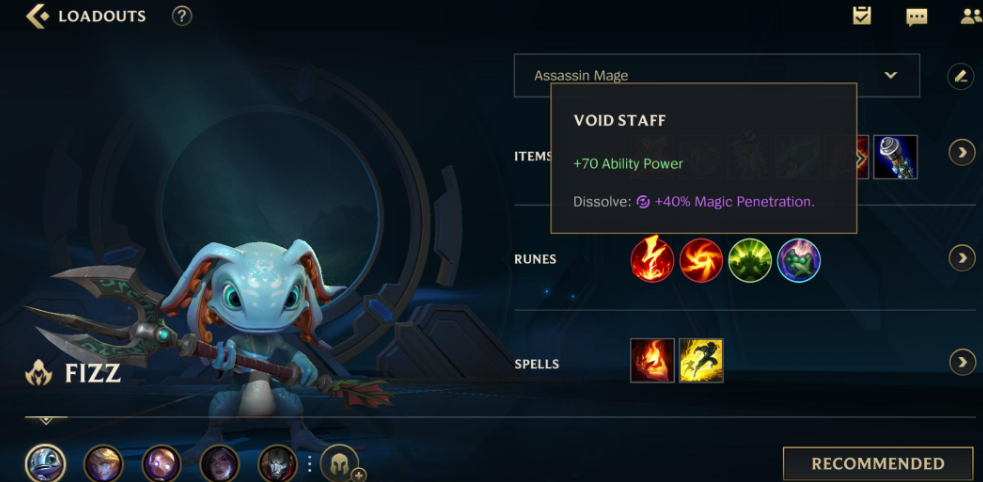The height and width of the screenshot is (482, 983).
Task: Add a champion with the helmet plus button
Action: pyautogui.click(x=340, y=464)
